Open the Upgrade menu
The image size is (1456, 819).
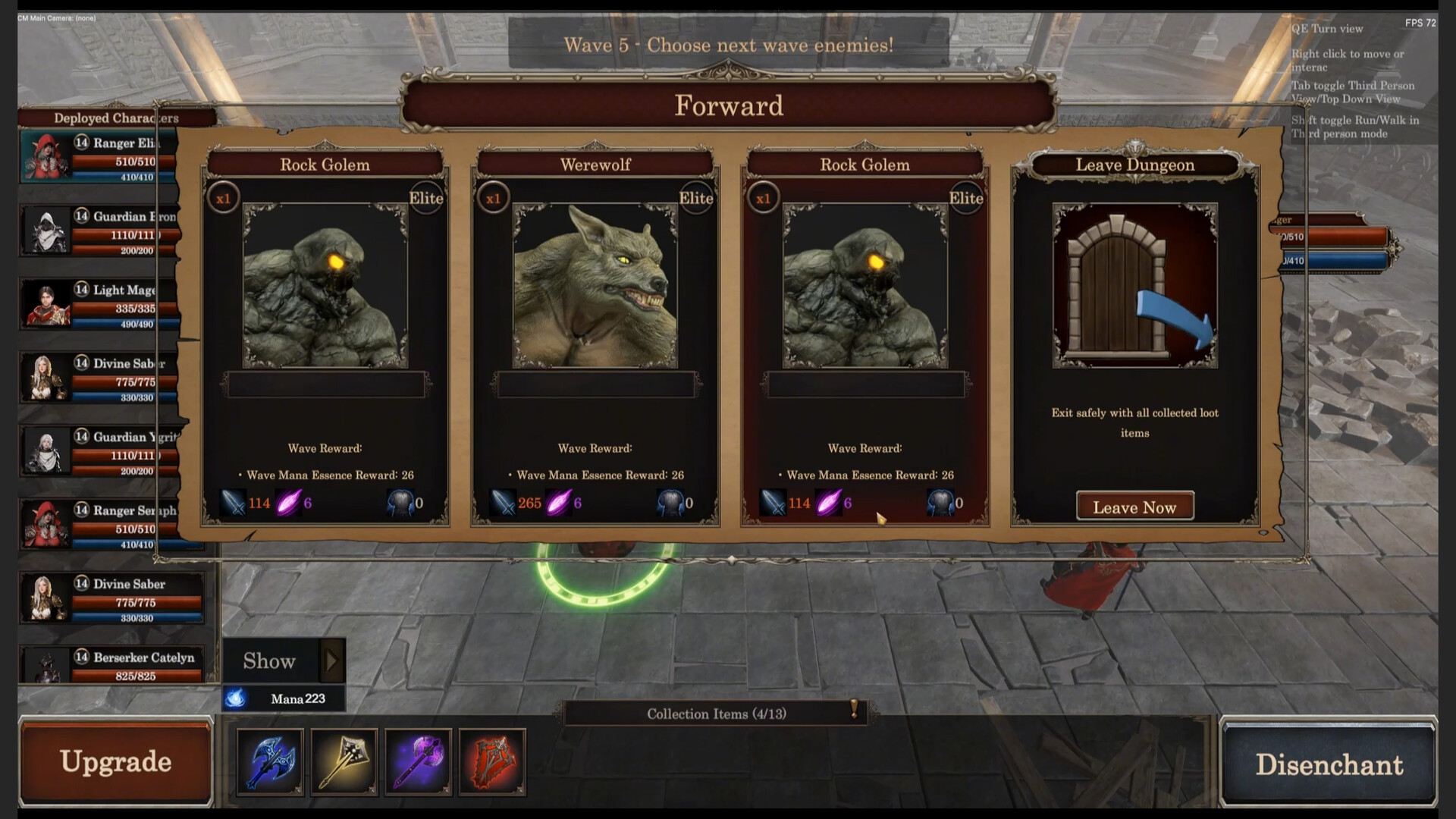115,761
